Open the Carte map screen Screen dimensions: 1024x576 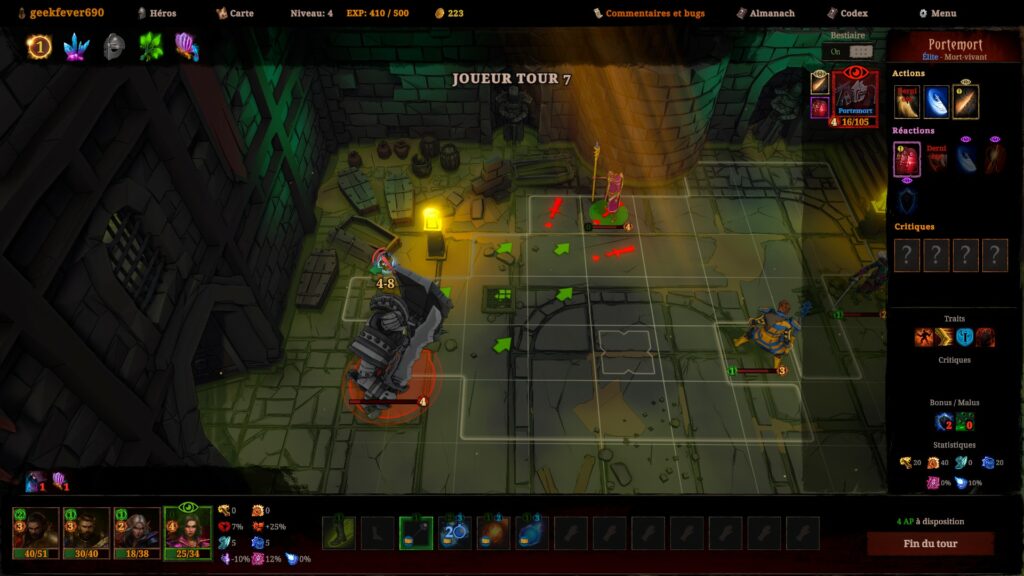coord(236,13)
